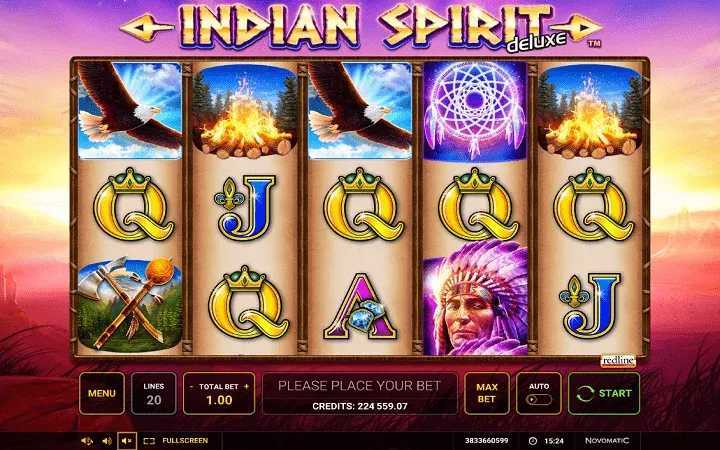The image size is (720, 450).
Task: Increase total bet with plus sign
Action: click(246, 385)
